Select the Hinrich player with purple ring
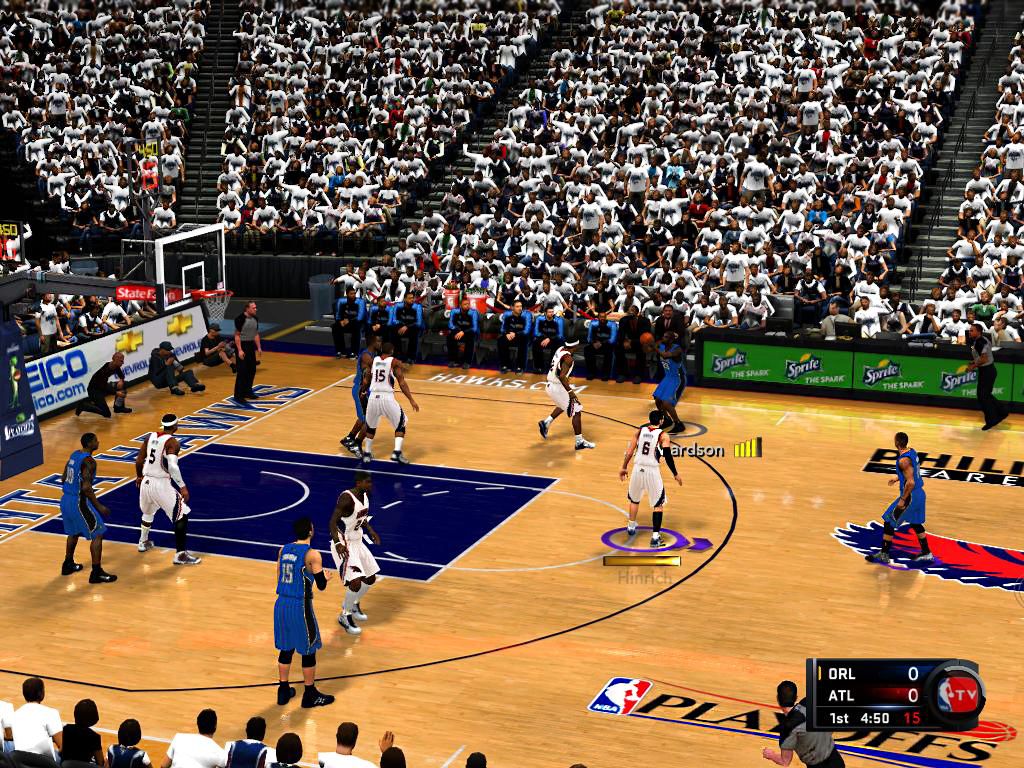Viewport: 1024px width, 768px height. click(648, 480)
